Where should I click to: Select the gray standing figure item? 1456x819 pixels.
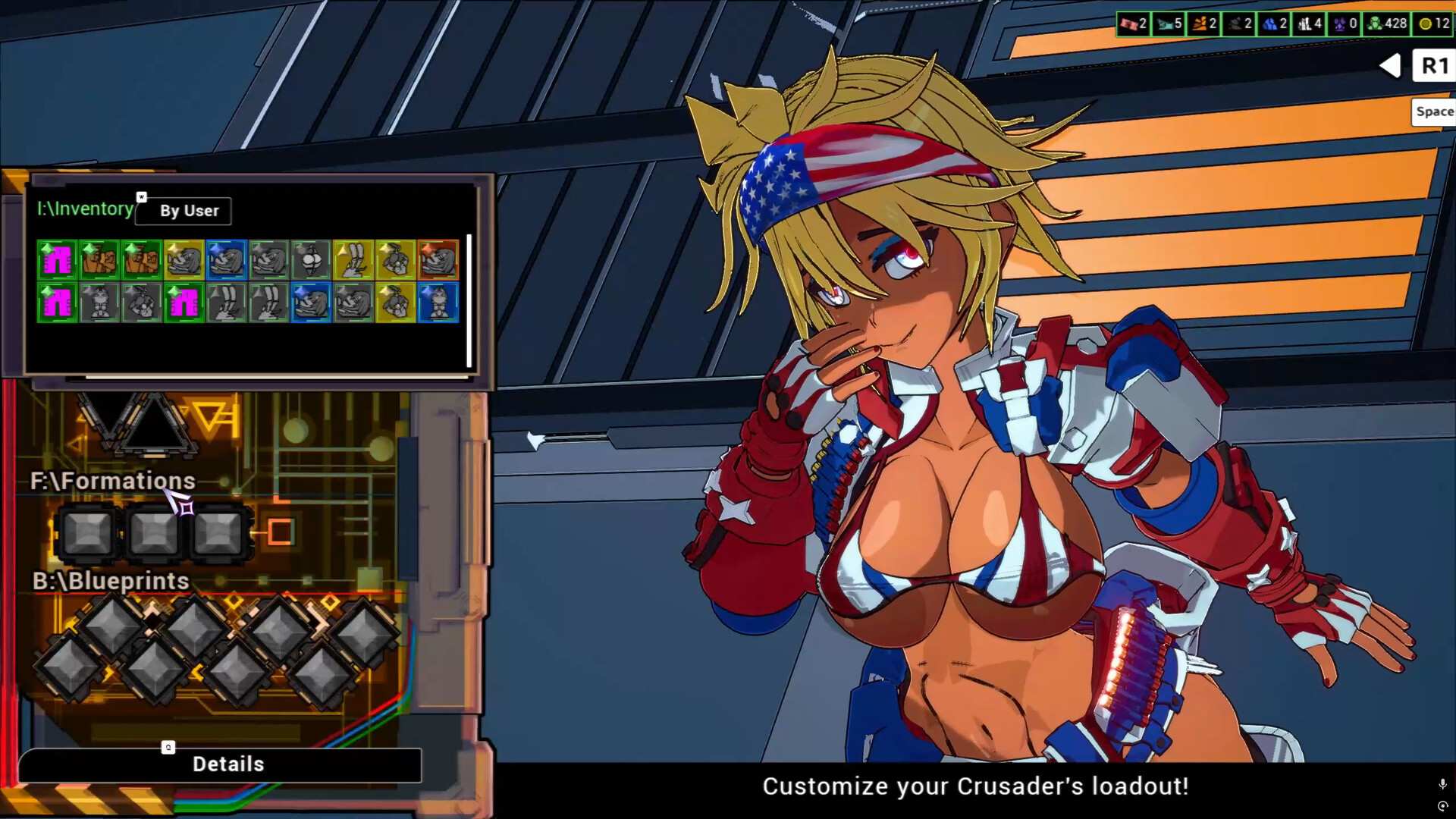[99, 303]
